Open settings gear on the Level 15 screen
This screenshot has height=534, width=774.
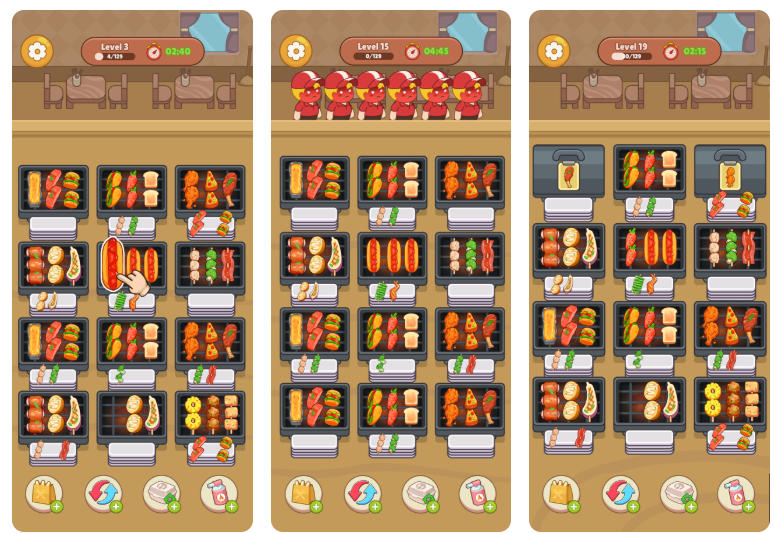[296, 51]
